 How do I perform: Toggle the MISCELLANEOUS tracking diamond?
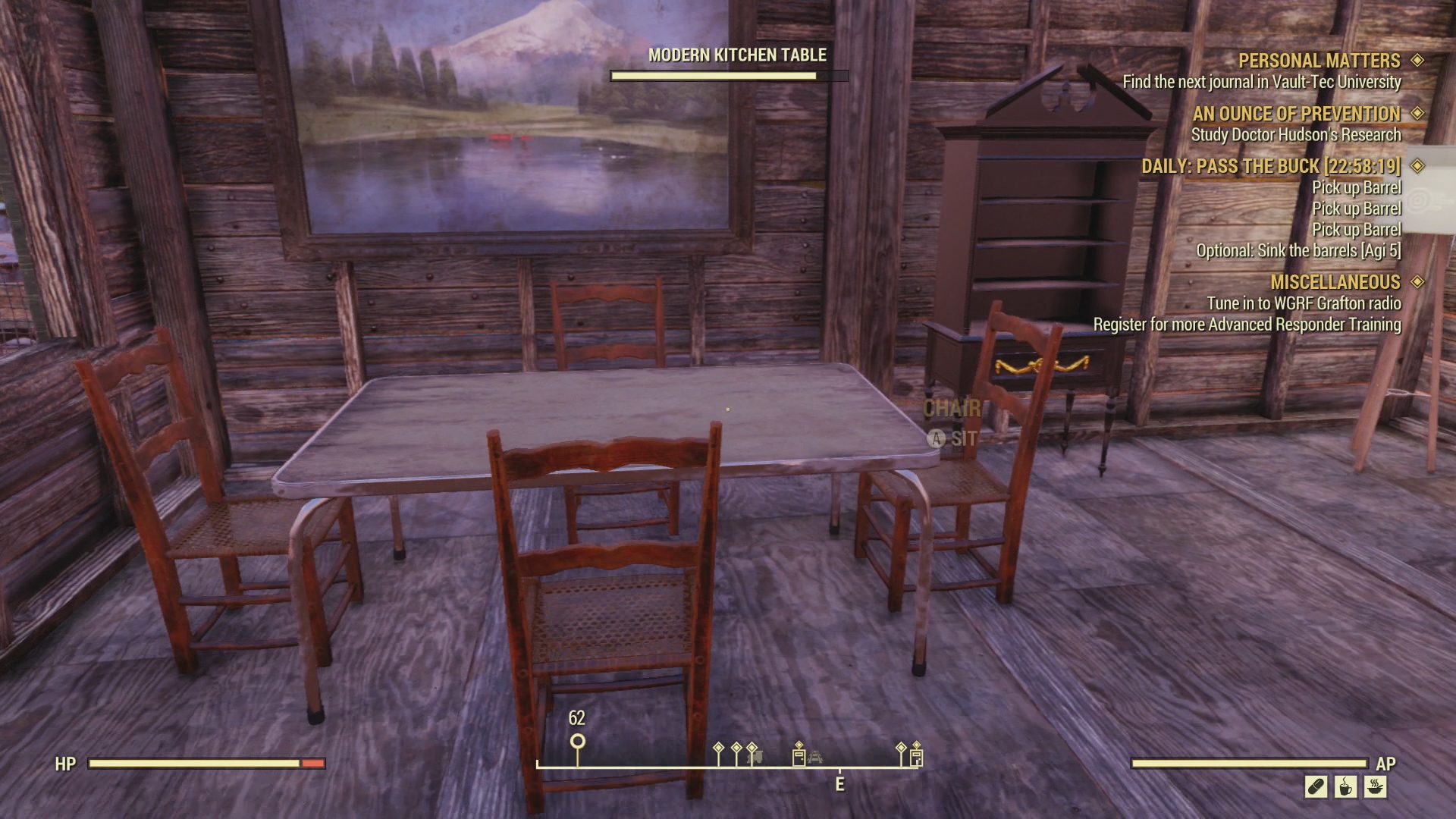(1417, 282)
